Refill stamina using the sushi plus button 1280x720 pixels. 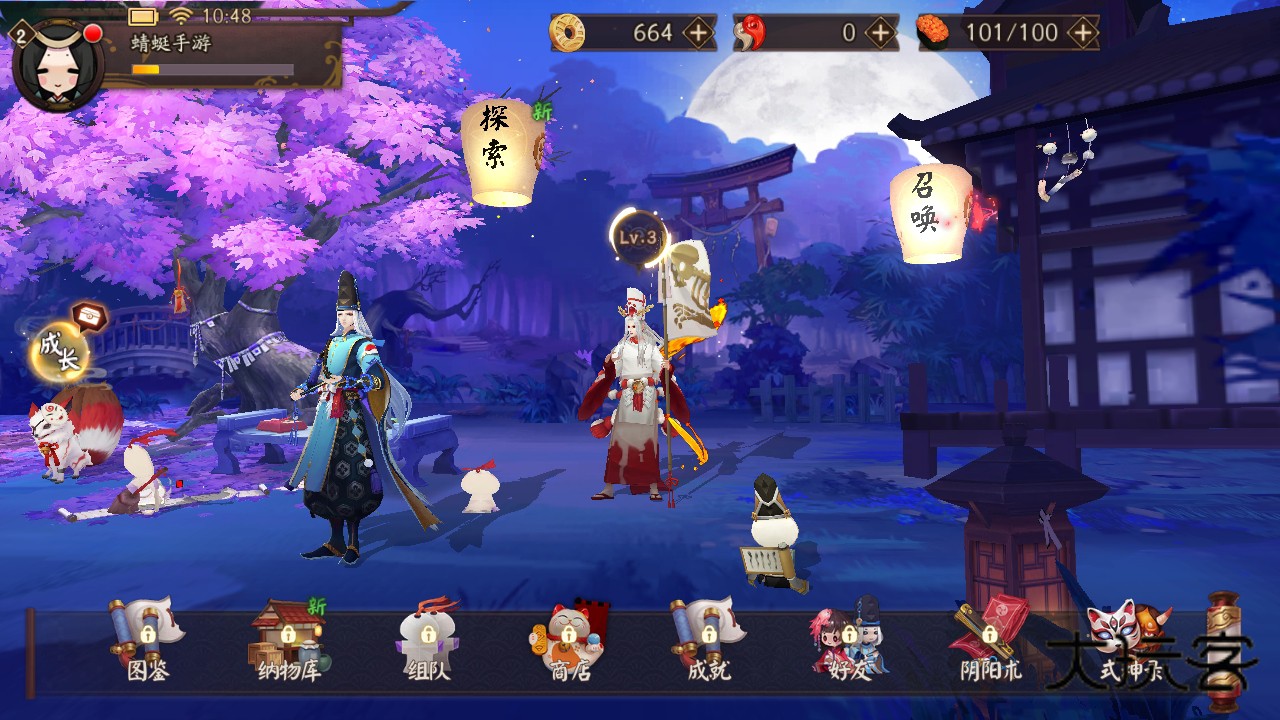(x=1082, y=33)
